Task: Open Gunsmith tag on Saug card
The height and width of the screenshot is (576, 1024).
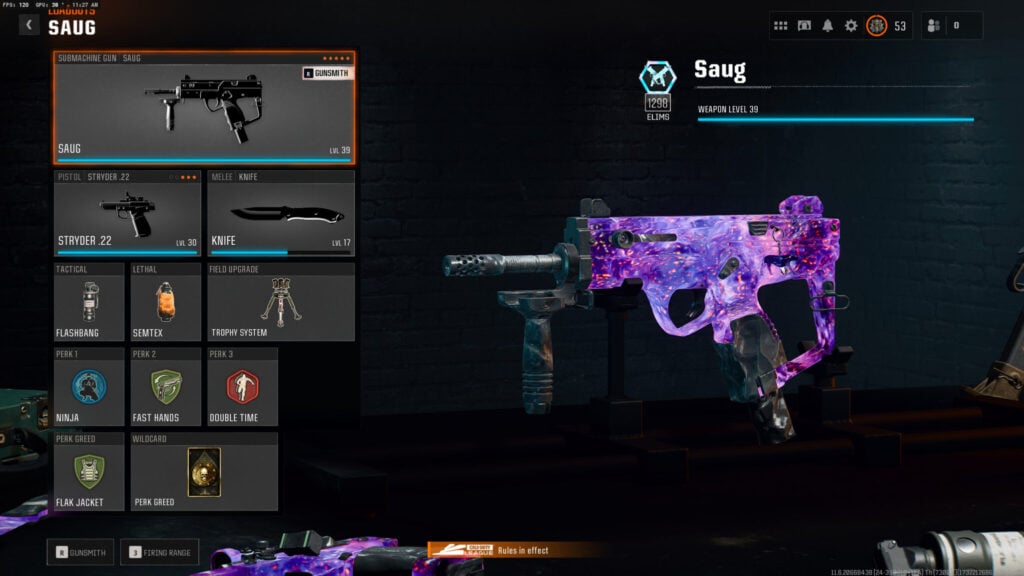Action: click(x=326, y=73)
